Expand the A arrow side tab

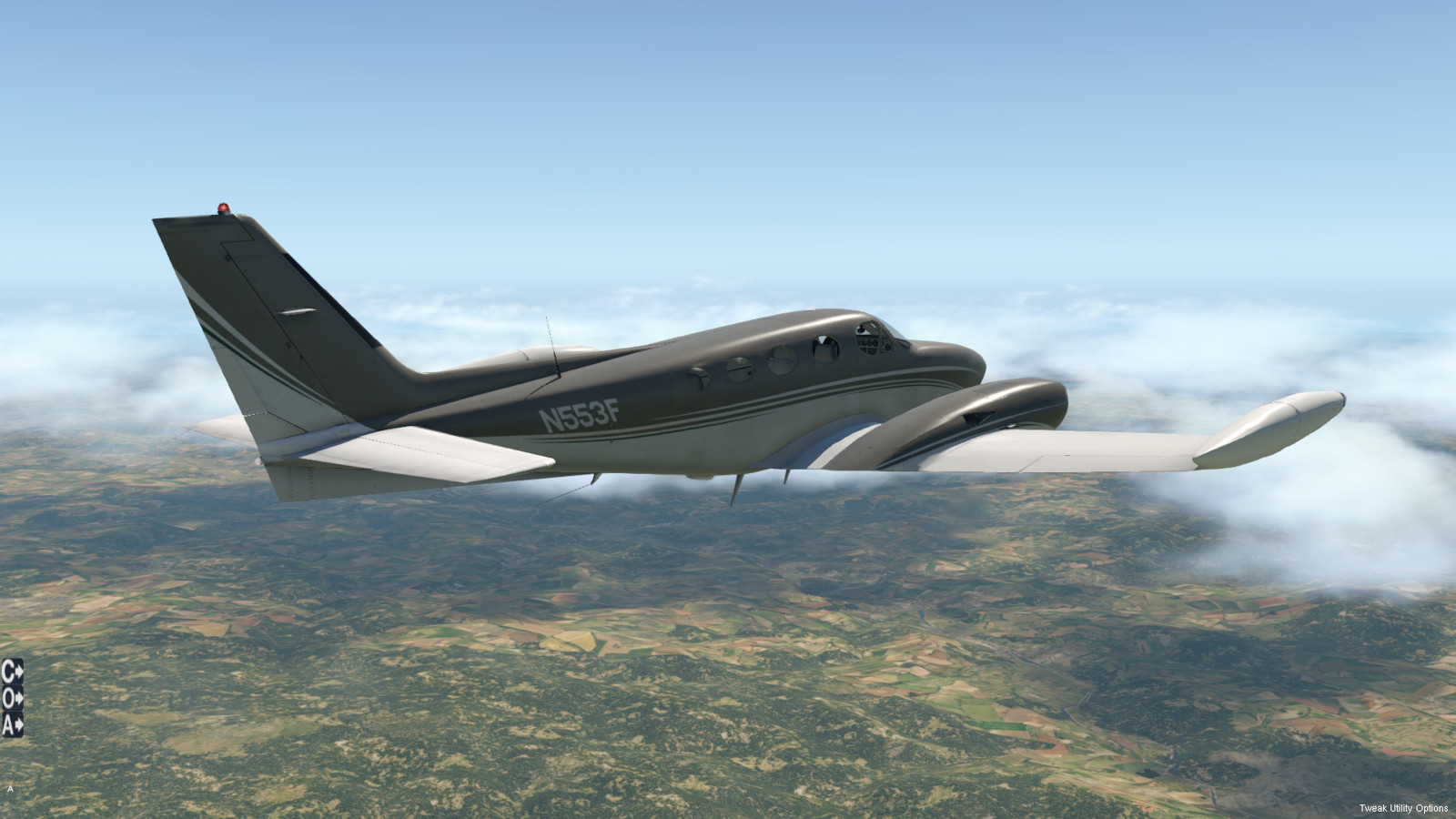point(12,725)
